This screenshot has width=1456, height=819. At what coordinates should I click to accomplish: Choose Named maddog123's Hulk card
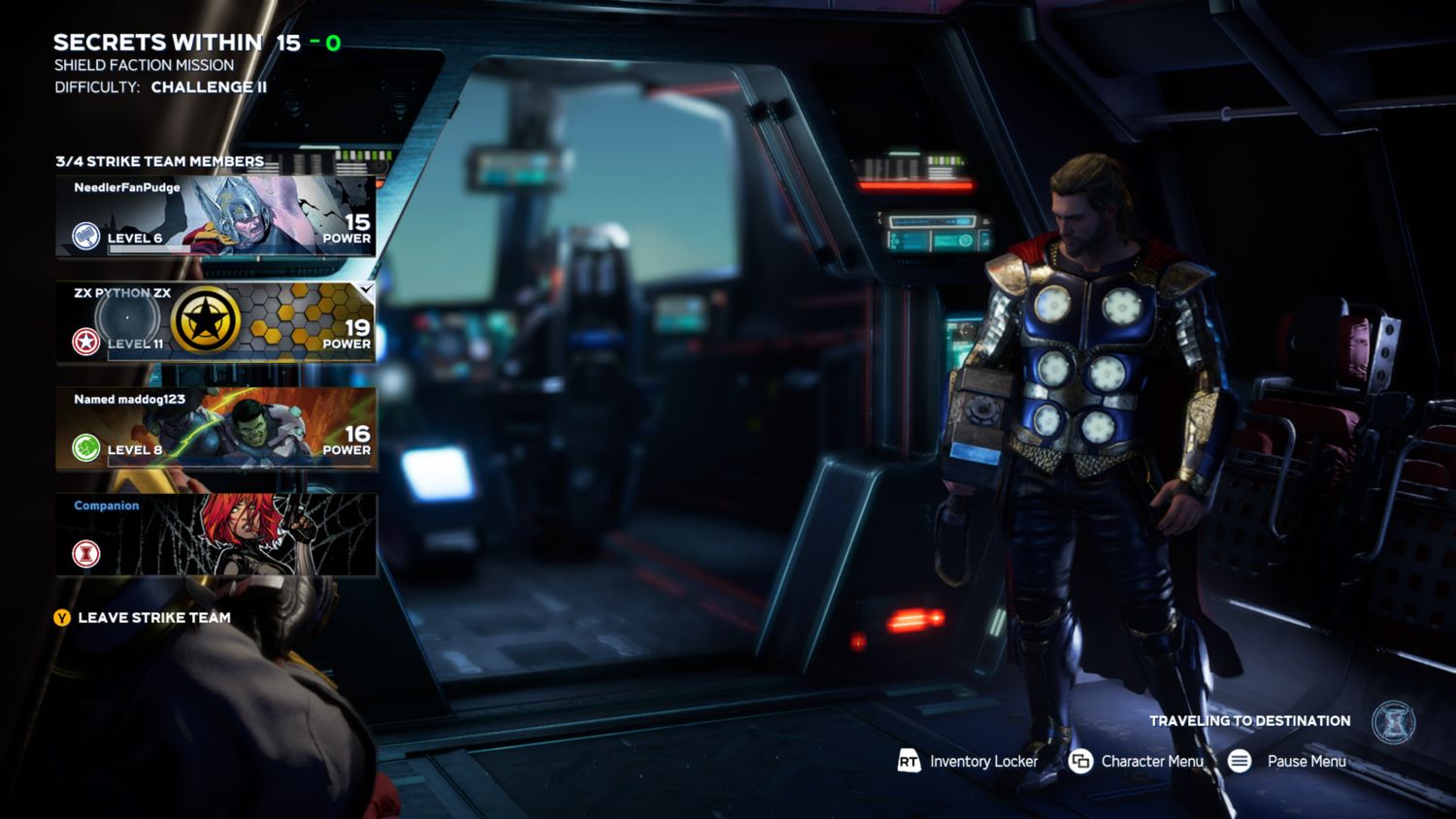pos(215,428)
